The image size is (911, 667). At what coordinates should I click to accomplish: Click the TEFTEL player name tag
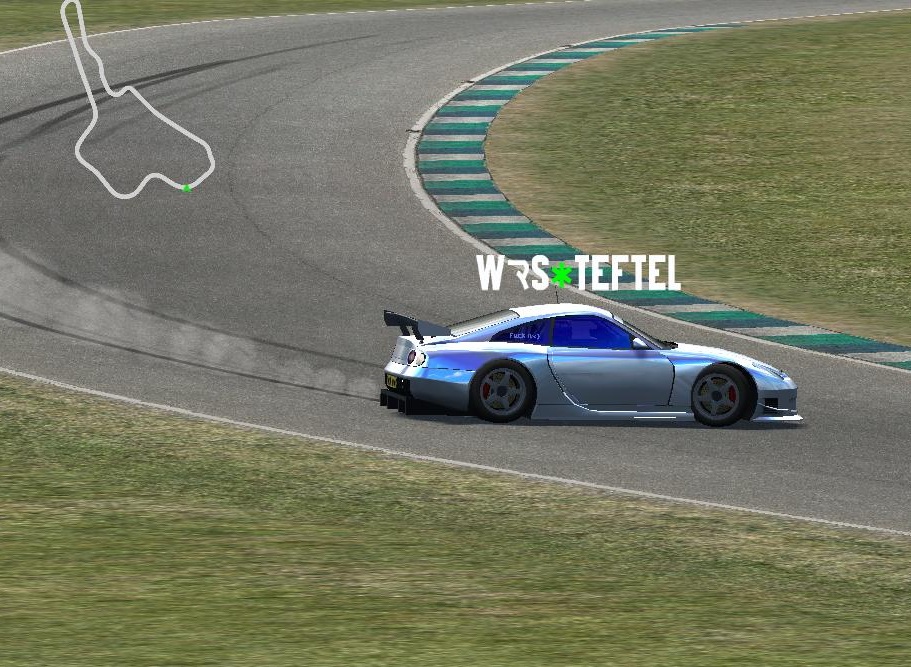[x=578, y=273]
